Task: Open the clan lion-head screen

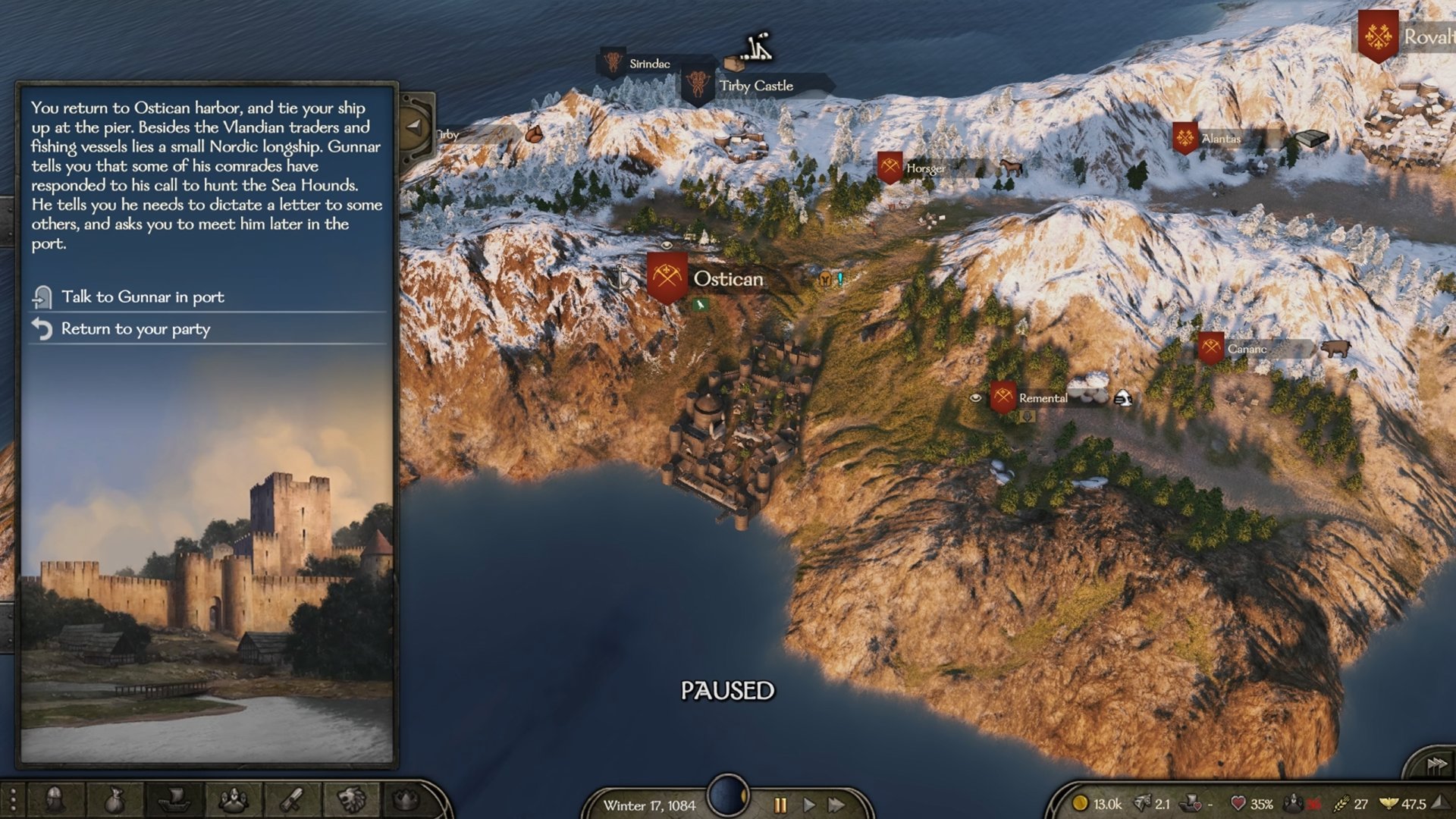Action: tap(351, 799)
